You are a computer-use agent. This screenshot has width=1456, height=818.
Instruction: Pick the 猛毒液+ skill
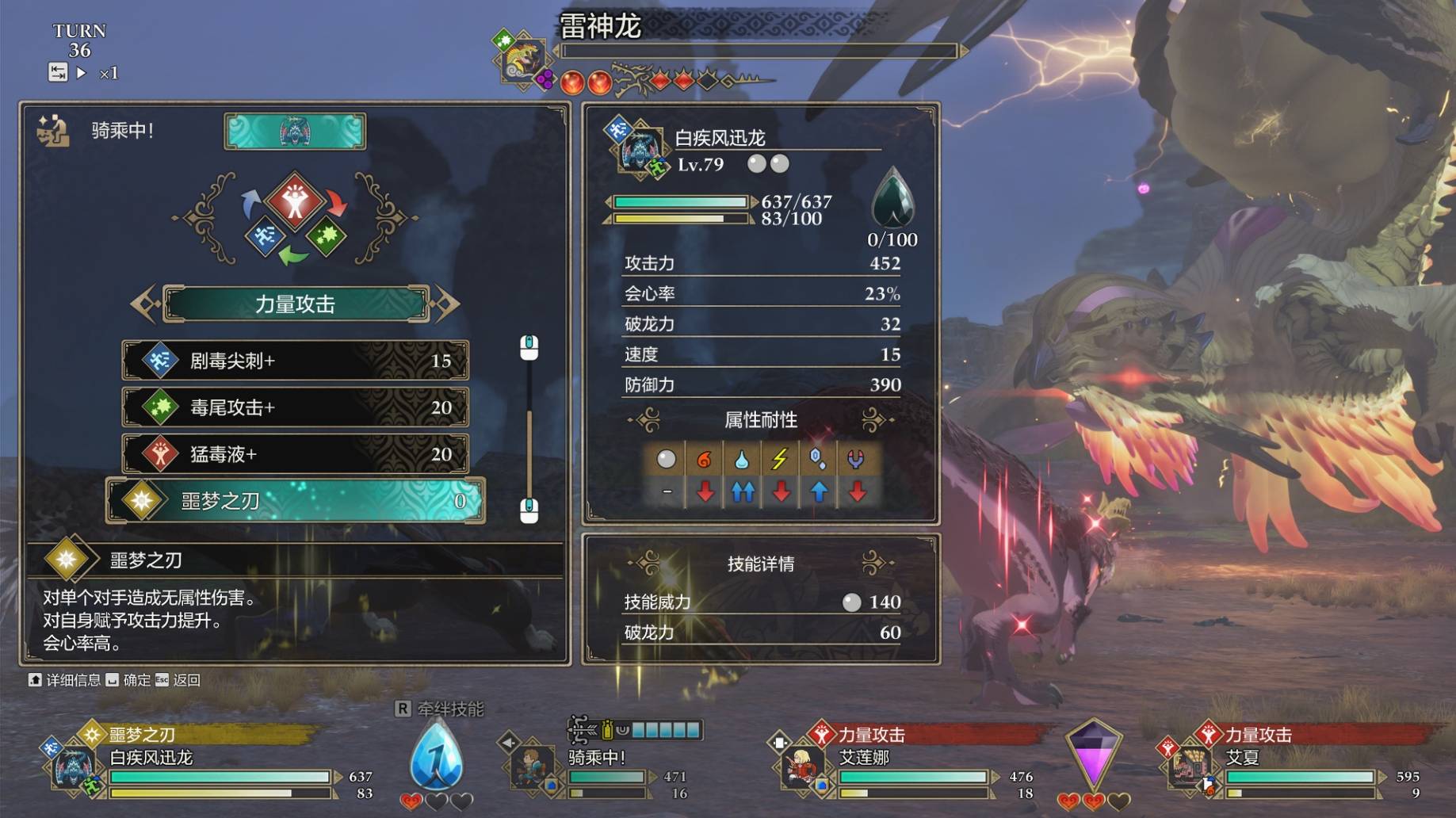pos(295,454)
